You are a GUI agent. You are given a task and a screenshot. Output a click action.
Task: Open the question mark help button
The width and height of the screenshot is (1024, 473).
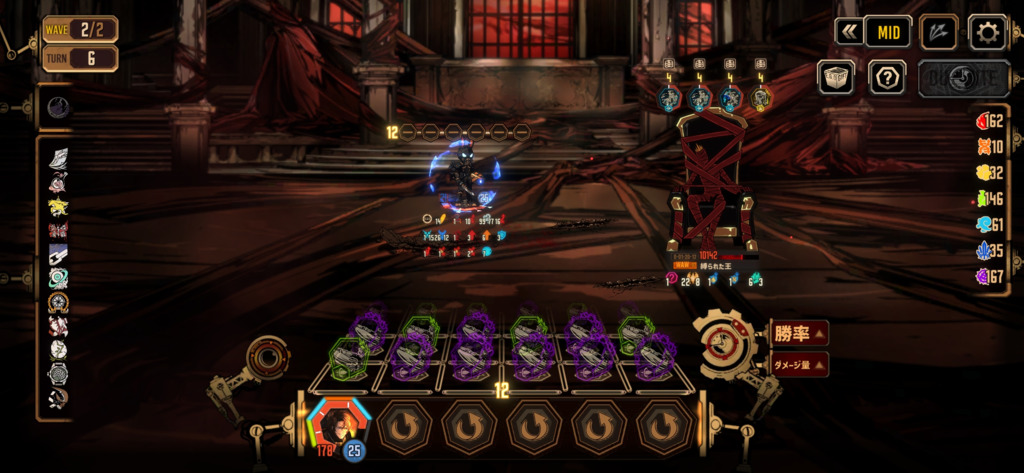coord(887,77)
